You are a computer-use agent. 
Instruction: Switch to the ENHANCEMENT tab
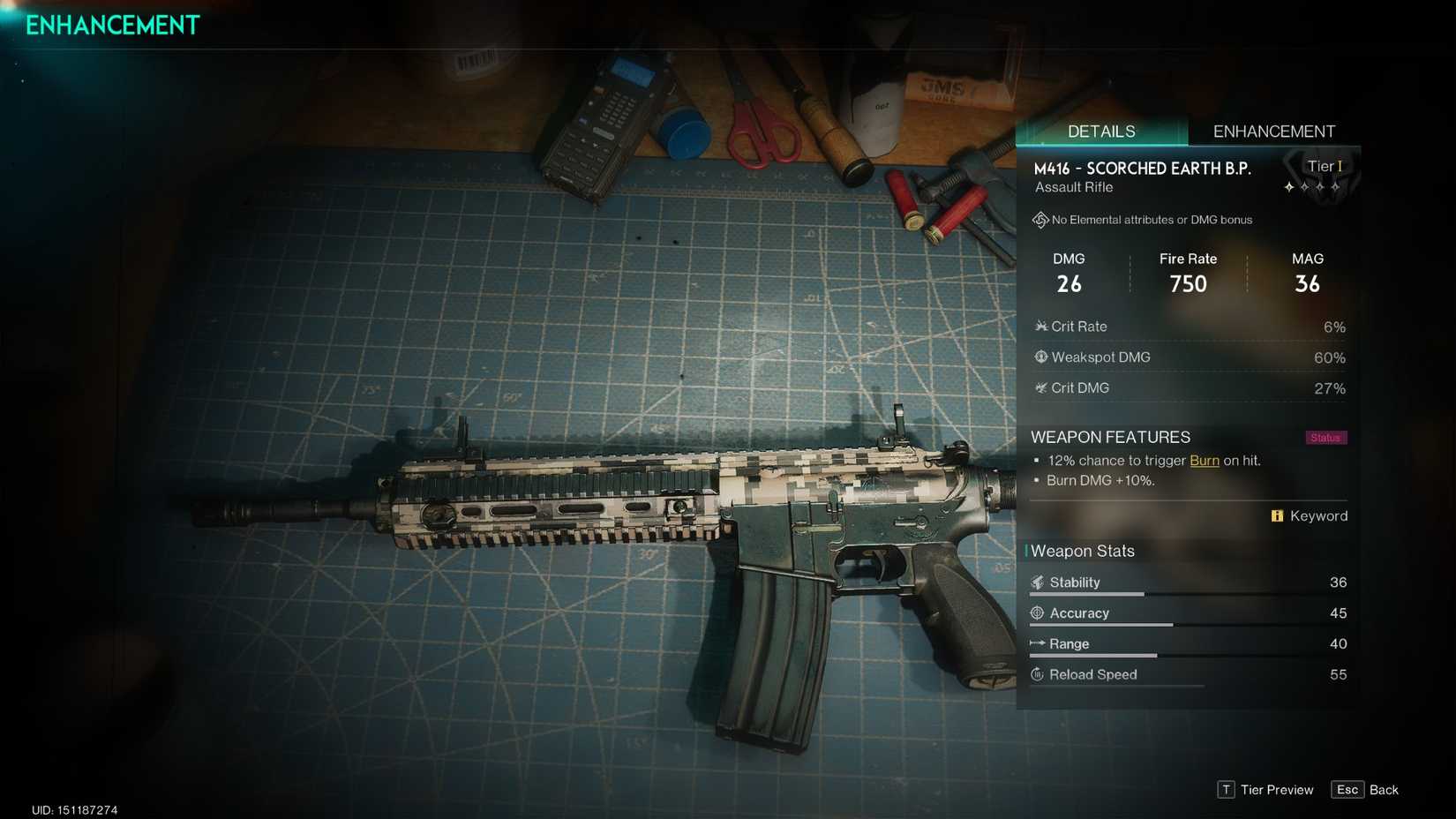(x=1274, y=131)
